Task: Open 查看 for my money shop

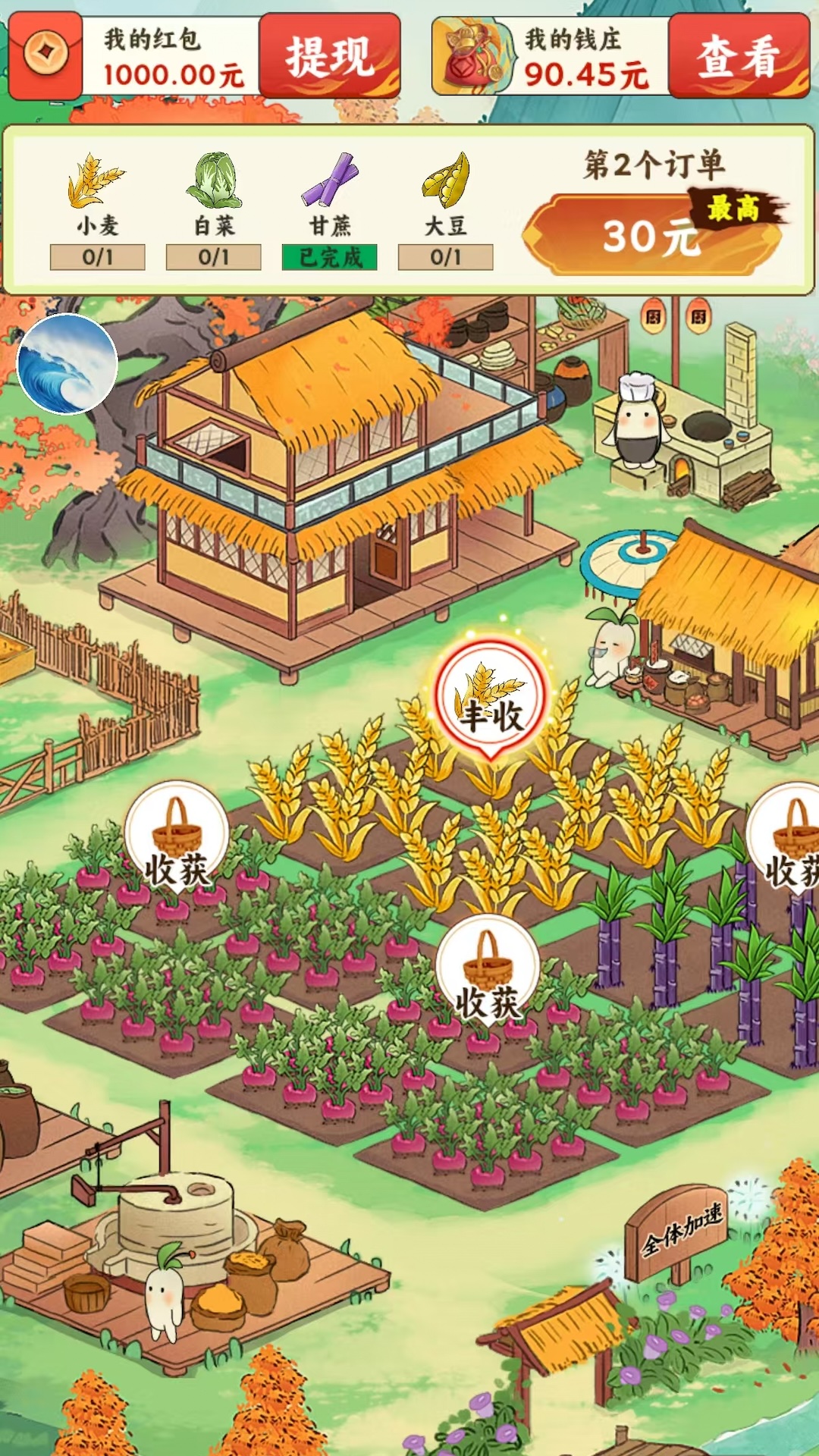Action: (x=738, y=55)
